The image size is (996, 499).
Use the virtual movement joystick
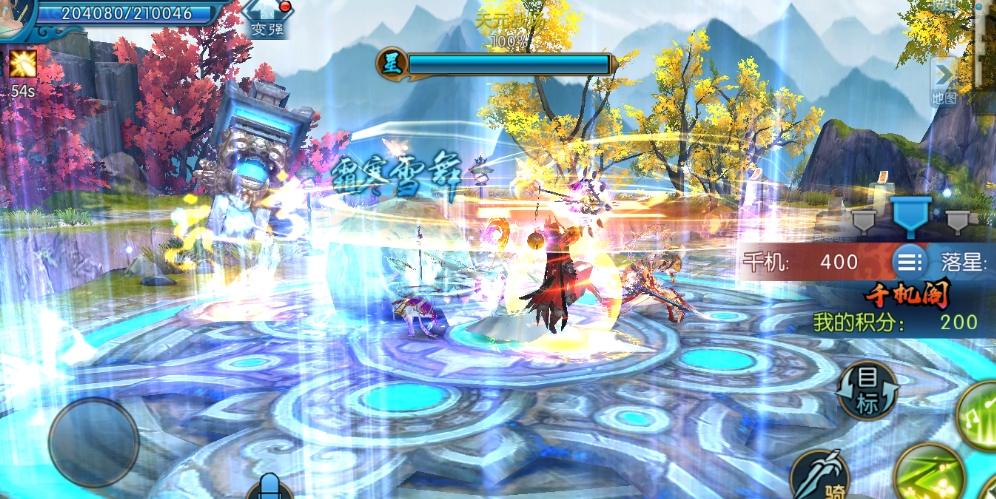point(93,442)
